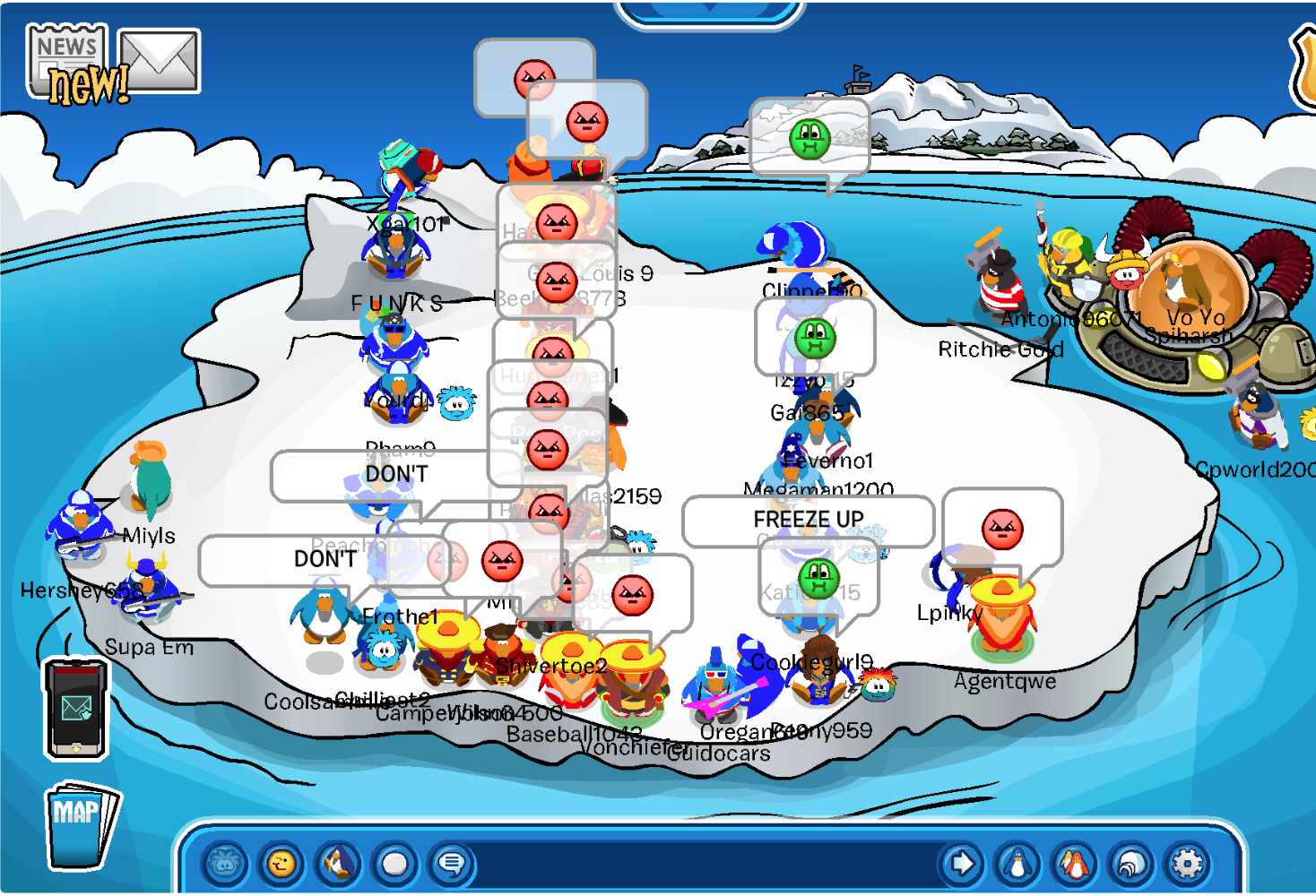The image size is (1316, 896).
Task: Open the mail envelope
Action: point(160,61)
